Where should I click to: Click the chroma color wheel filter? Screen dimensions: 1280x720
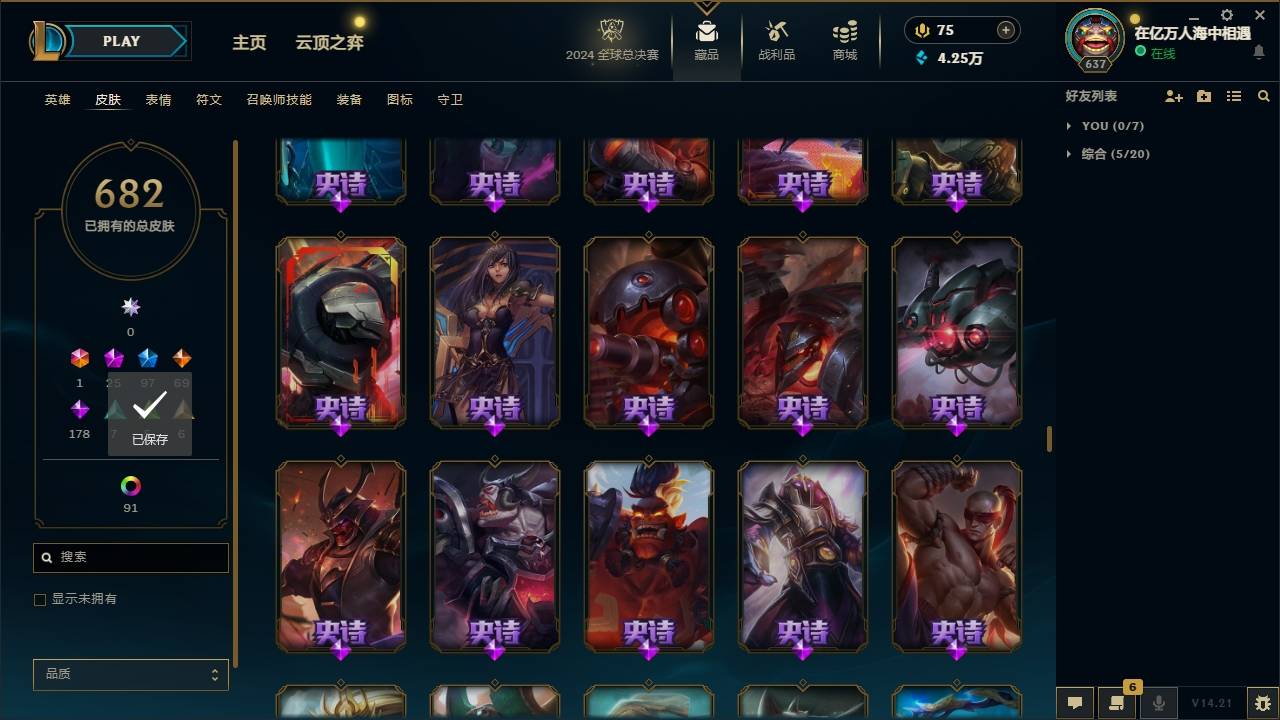(x=130, y=487)
